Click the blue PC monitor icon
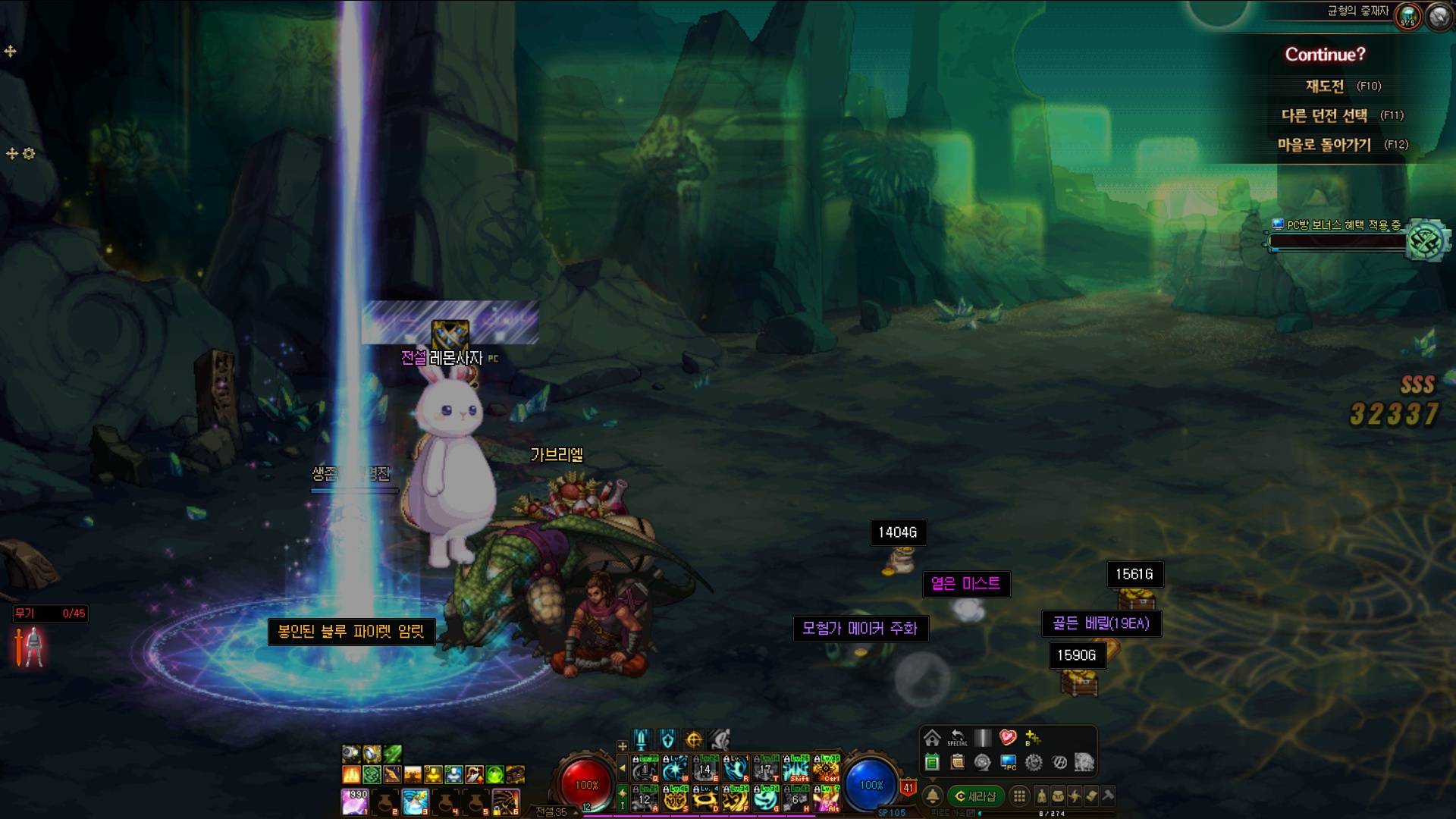 pos(1008,762)
